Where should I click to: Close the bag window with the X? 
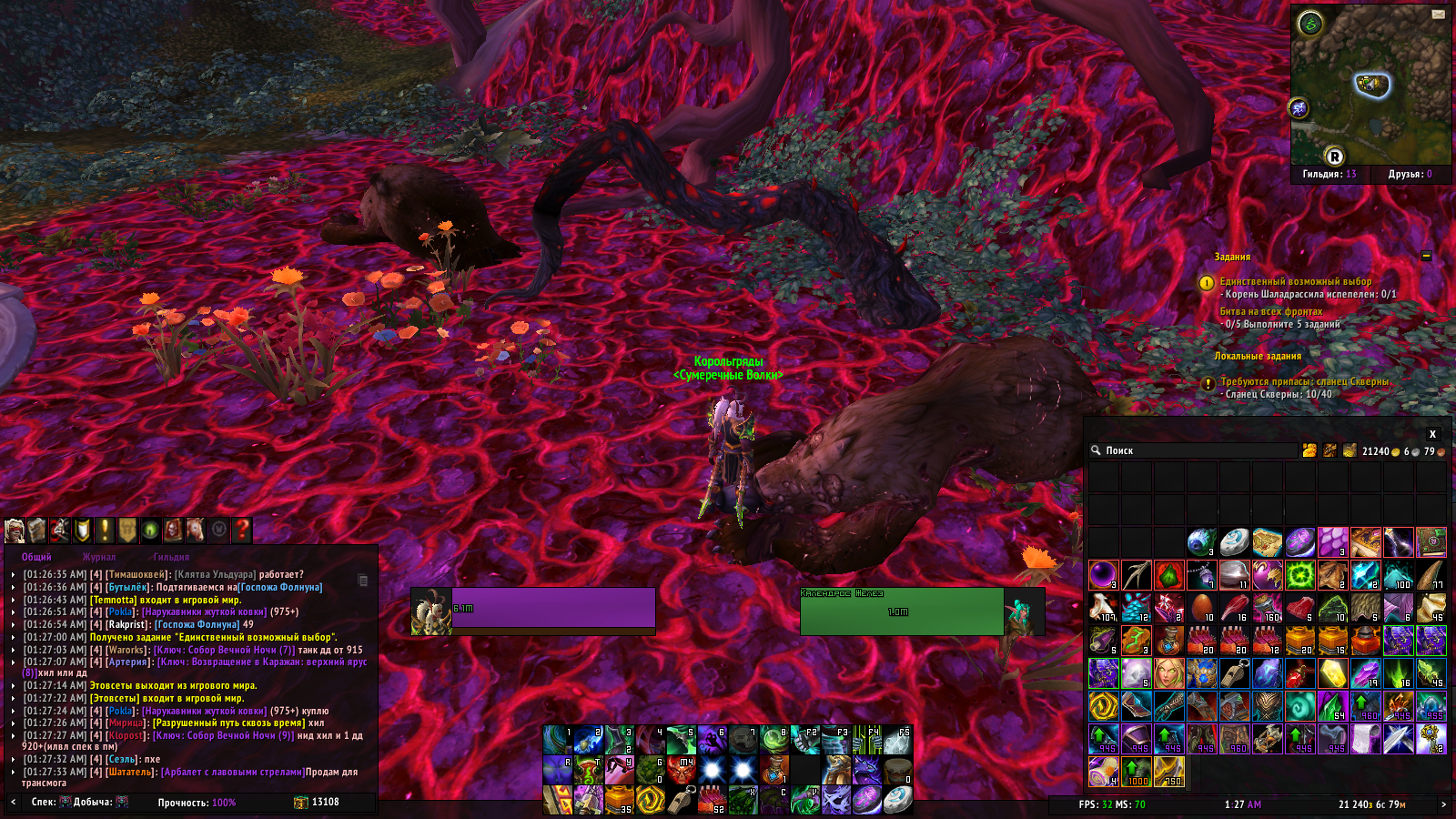point(1432,434)
